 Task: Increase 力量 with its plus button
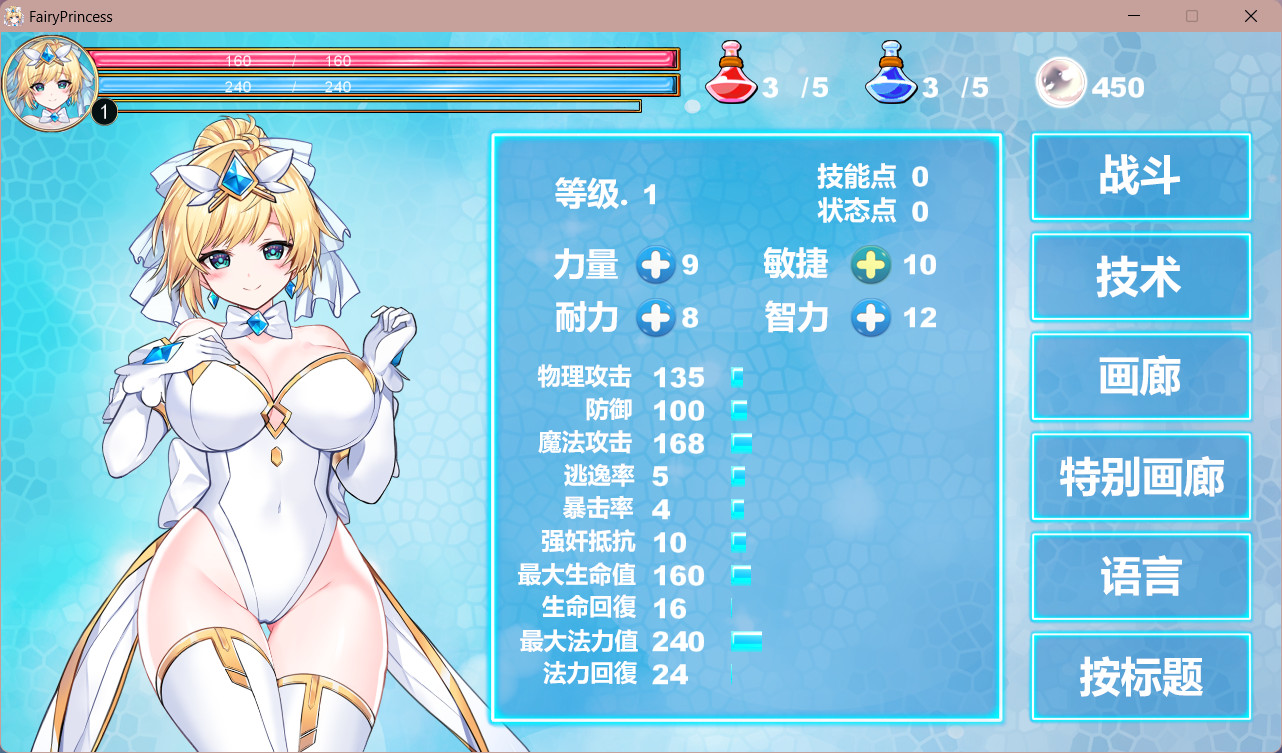[656, 265]
